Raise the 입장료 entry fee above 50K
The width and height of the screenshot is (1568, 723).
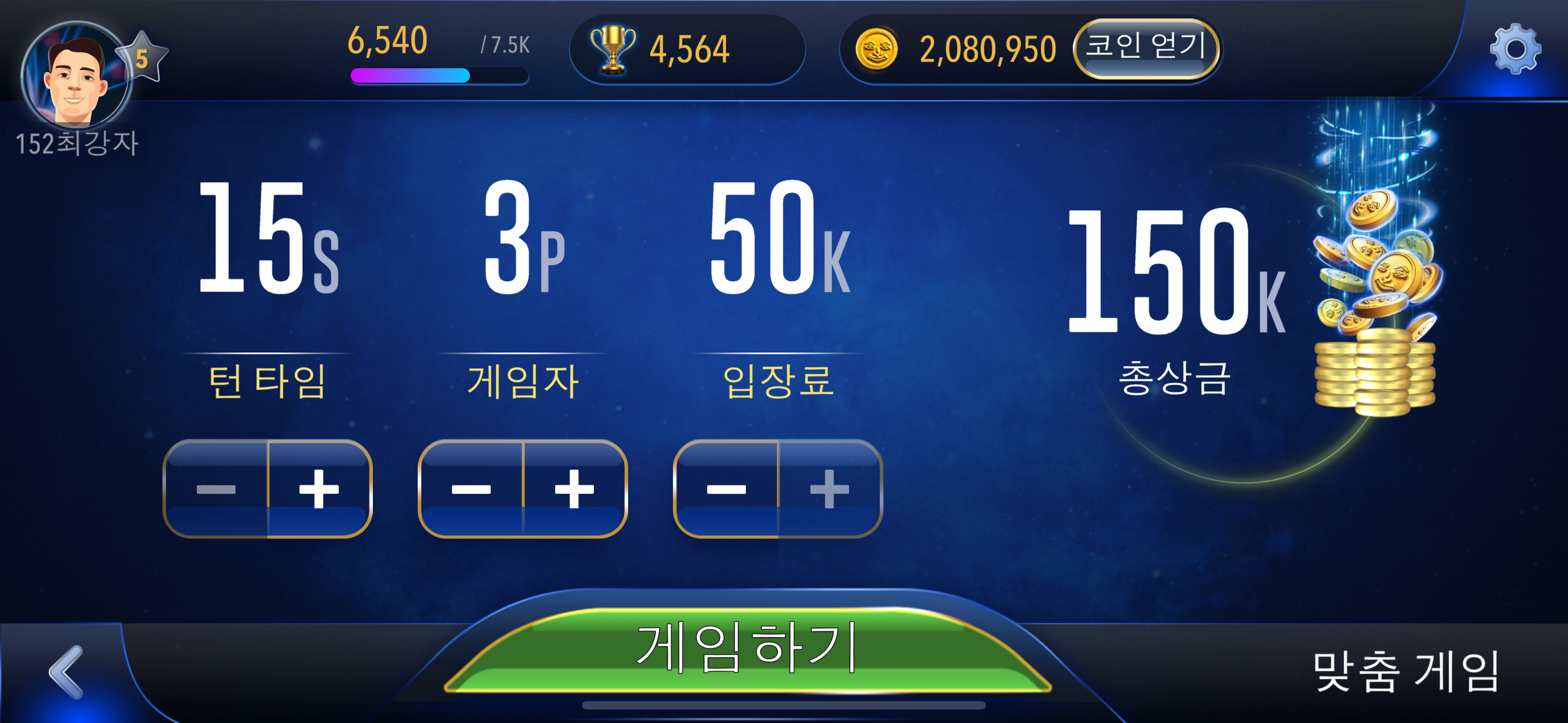pos(828,488)
